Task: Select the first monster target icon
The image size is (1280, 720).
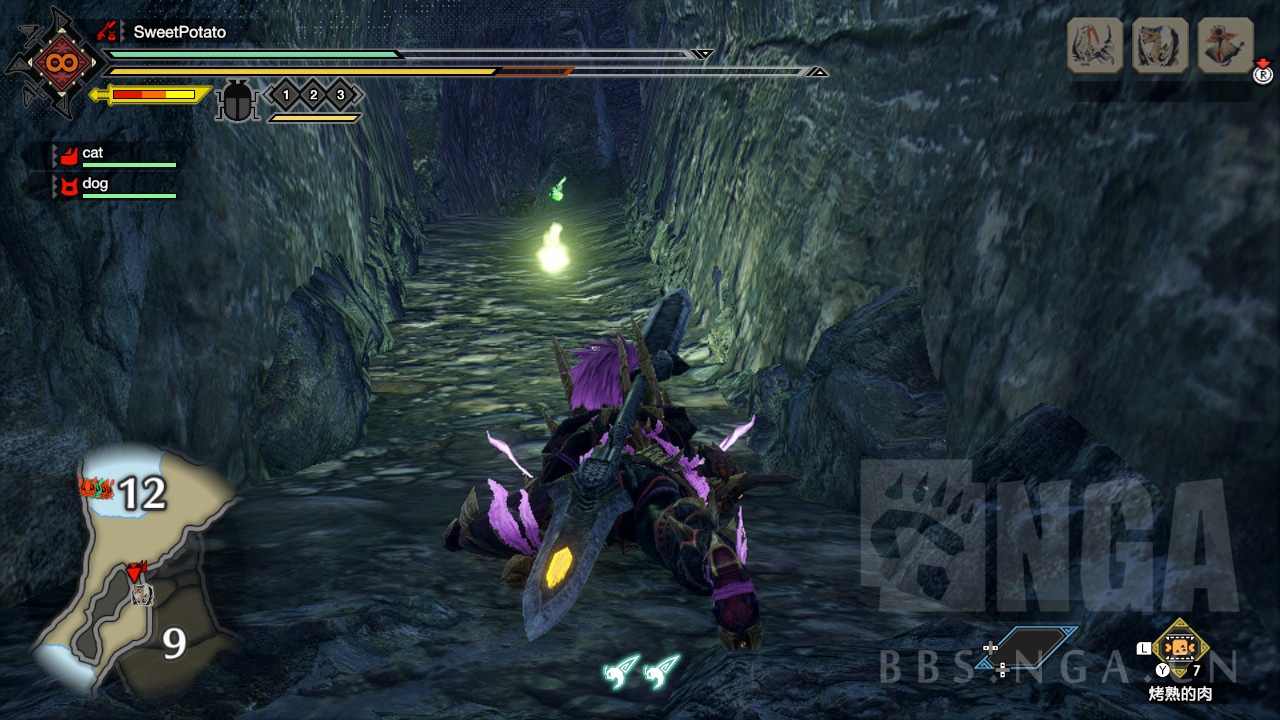Action: click(1095, 45)
